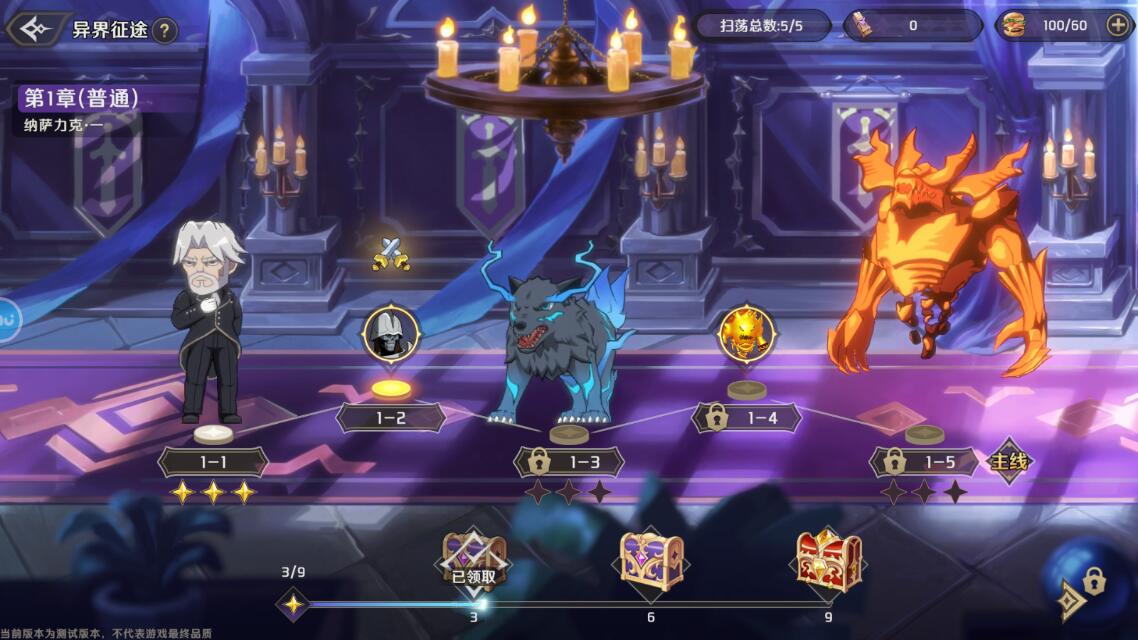
Task: Tap the skull soldier stage portrait
Action: tap(391, 334)
